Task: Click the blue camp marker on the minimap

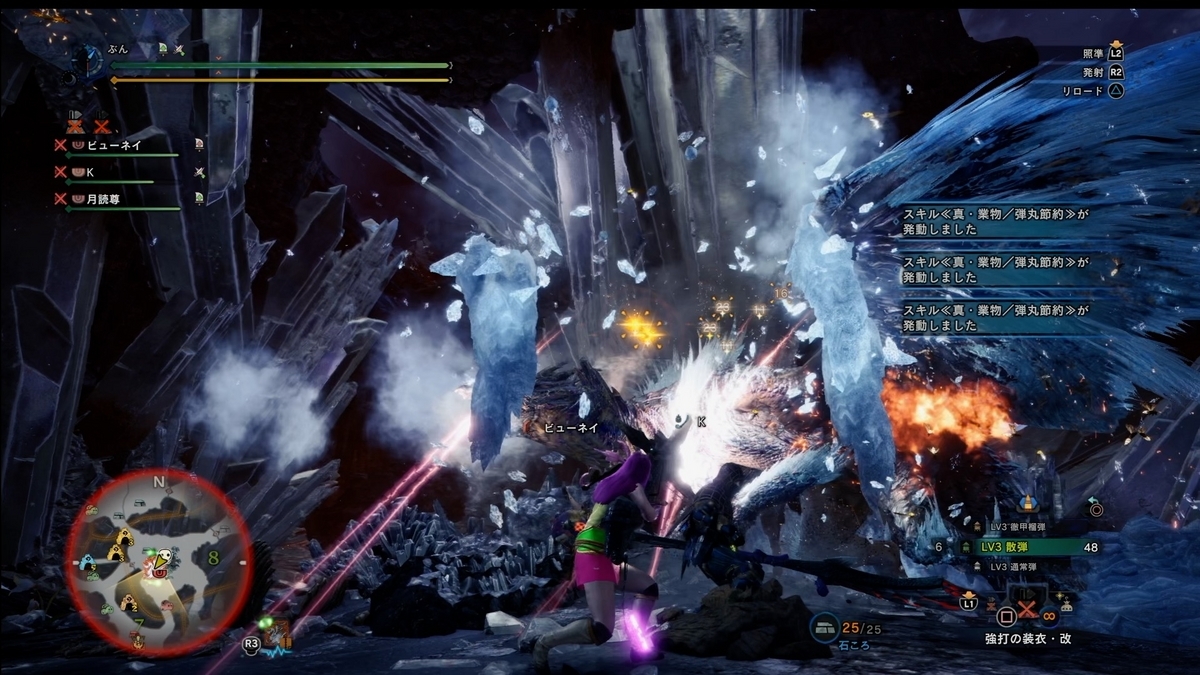Action: coord(86,564)
